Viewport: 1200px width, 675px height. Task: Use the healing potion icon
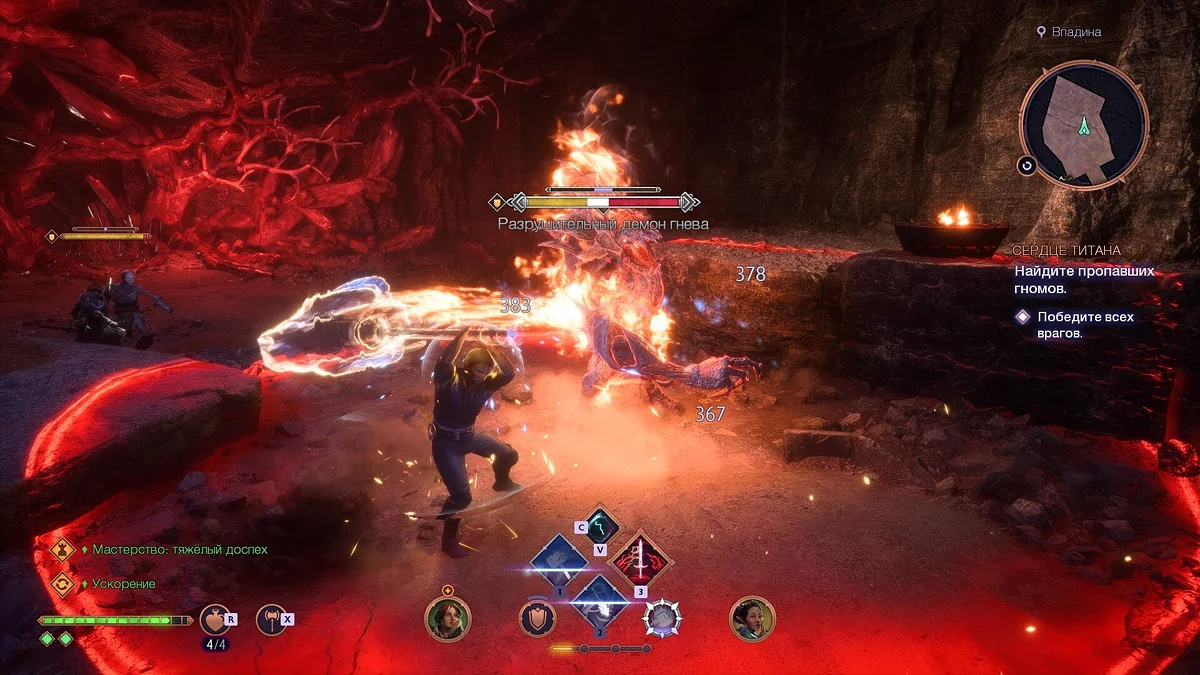(x=214, y=619)
